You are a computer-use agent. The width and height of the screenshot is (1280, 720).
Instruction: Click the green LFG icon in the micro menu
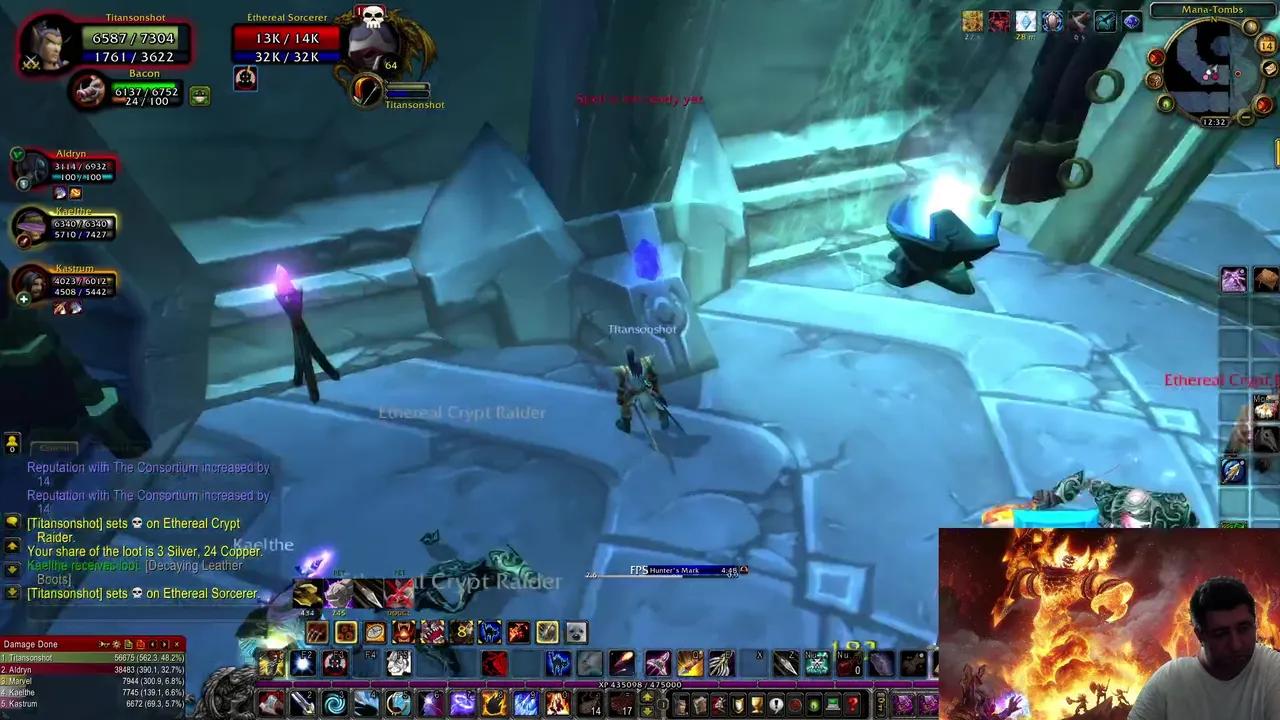[x=815, y=704]
